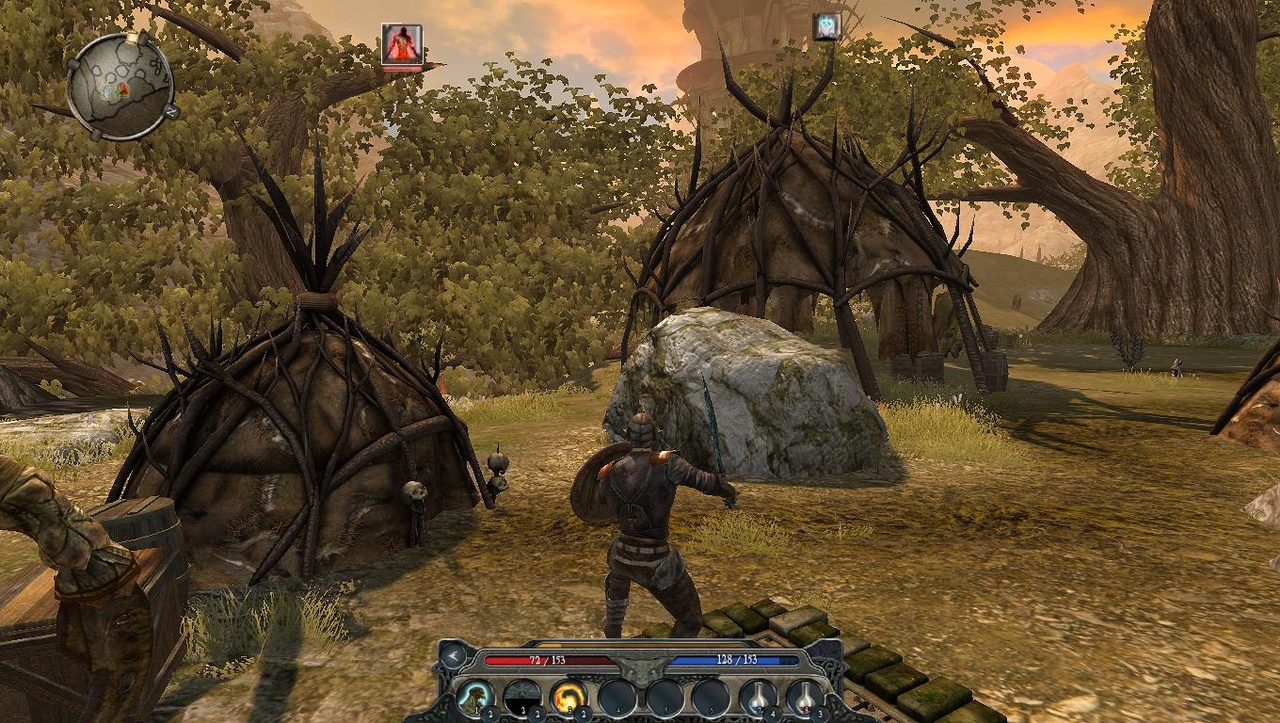The image size is (1280, 723).
Task: Expand the action bar using the left arrow
Action: pos(451,656)
